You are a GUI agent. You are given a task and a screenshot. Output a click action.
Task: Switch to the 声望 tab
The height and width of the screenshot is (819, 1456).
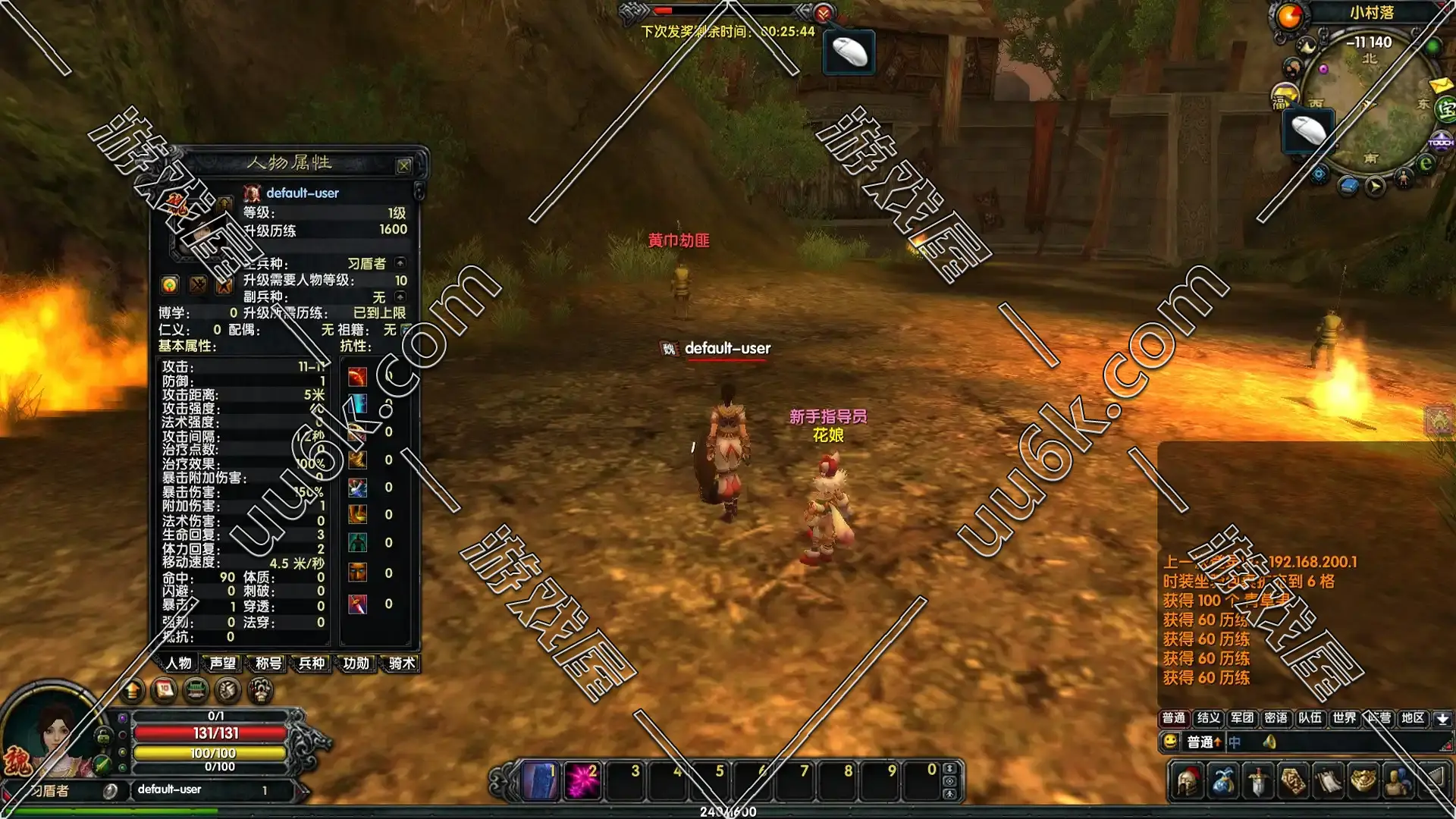tap(222, 664)
